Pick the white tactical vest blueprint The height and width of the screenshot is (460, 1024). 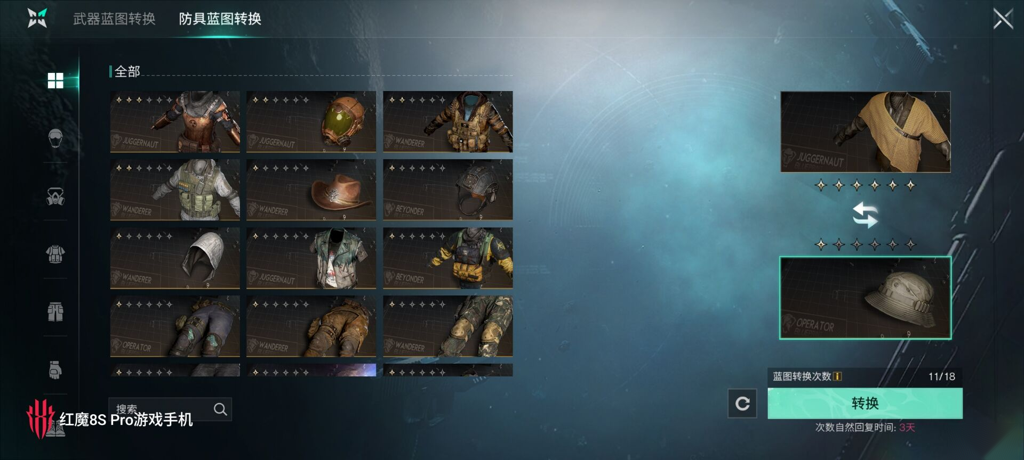point(175,190)
